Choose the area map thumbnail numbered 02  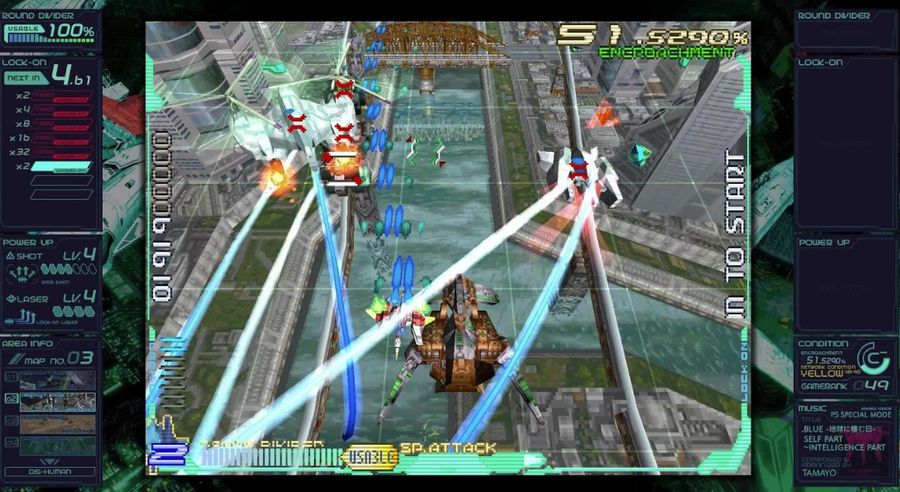(x=57, y=401)
